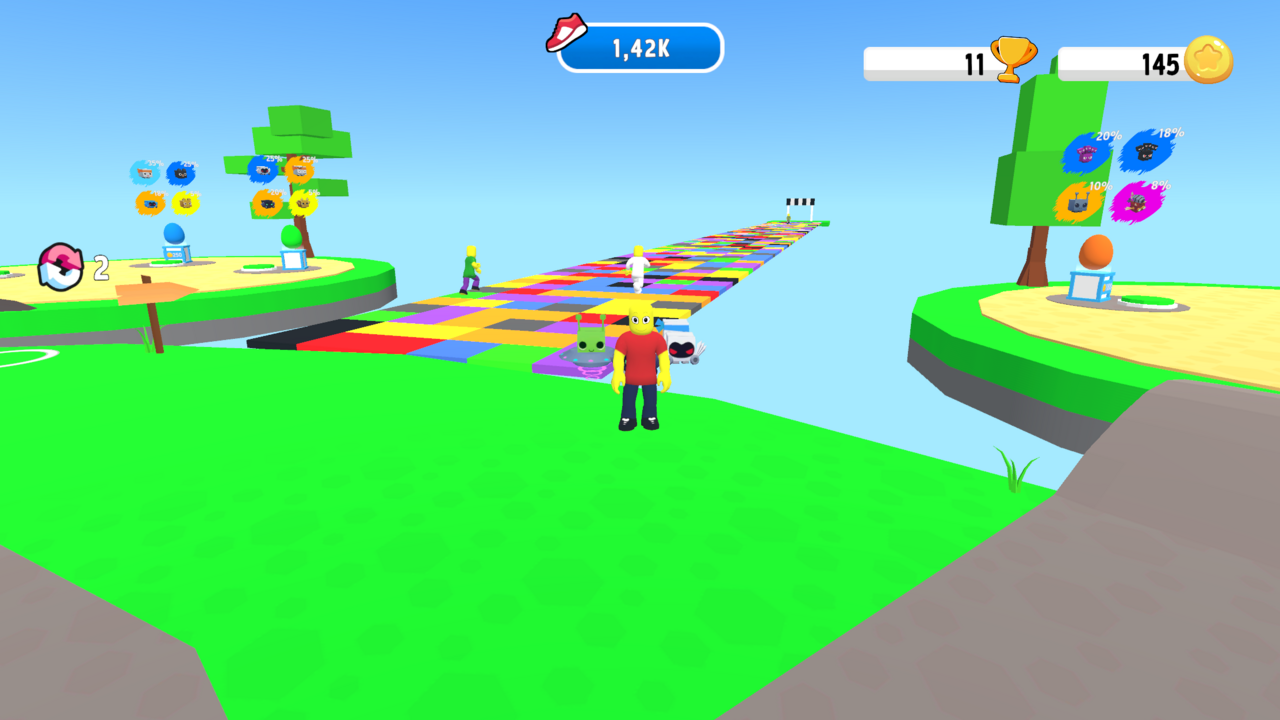Expand the green egg pedestal info
This screenshot has width=1280, height=720.
[x=294, y=250]
